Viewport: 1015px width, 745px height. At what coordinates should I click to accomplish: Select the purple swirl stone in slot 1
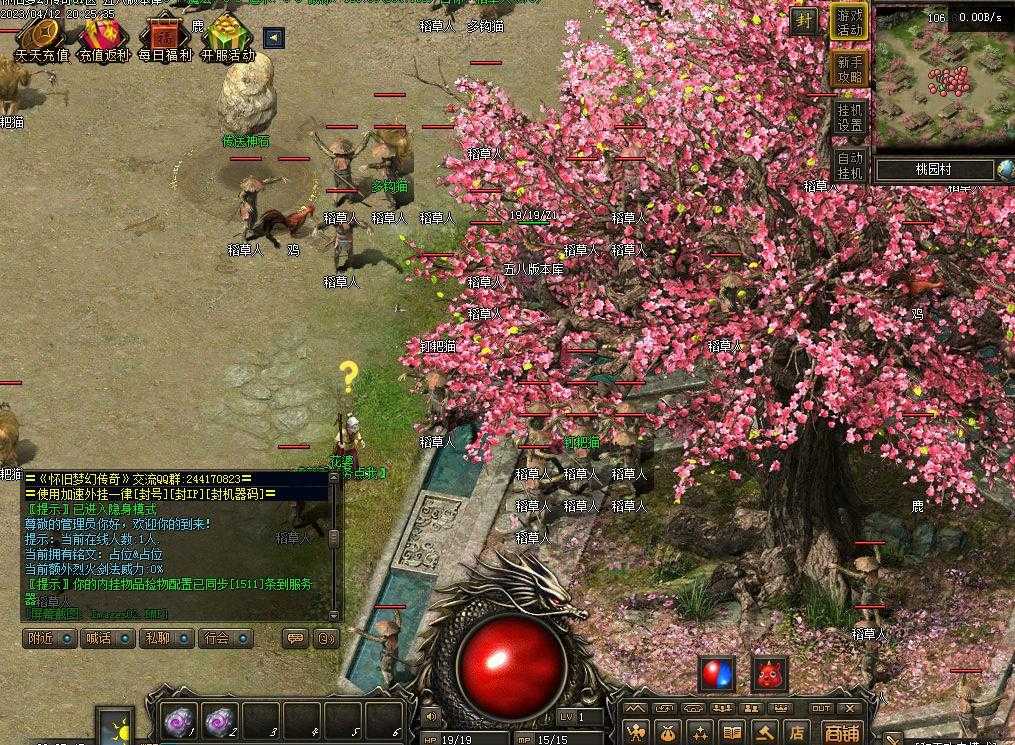[180, 719]
